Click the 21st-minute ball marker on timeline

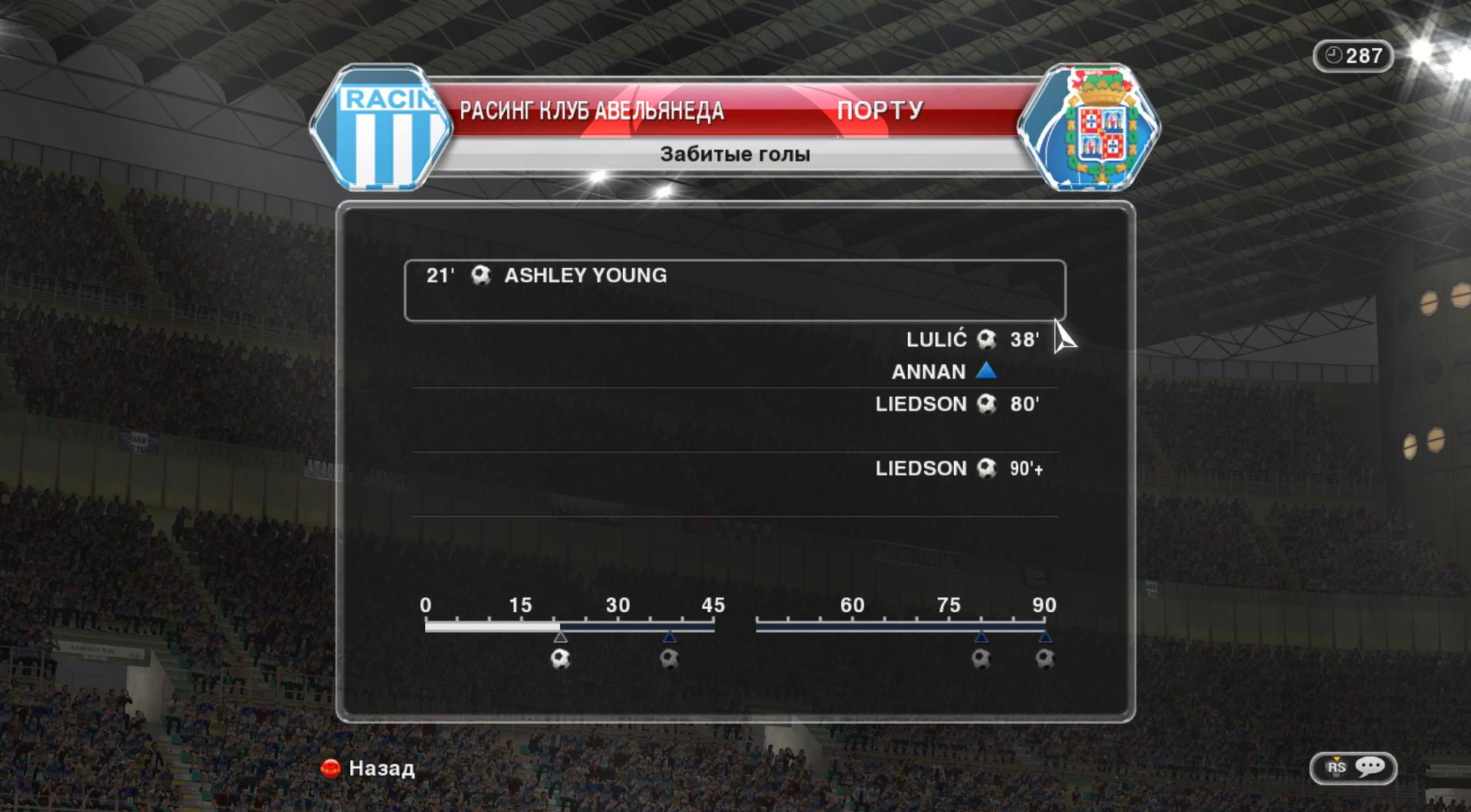[x=561, y=659]
